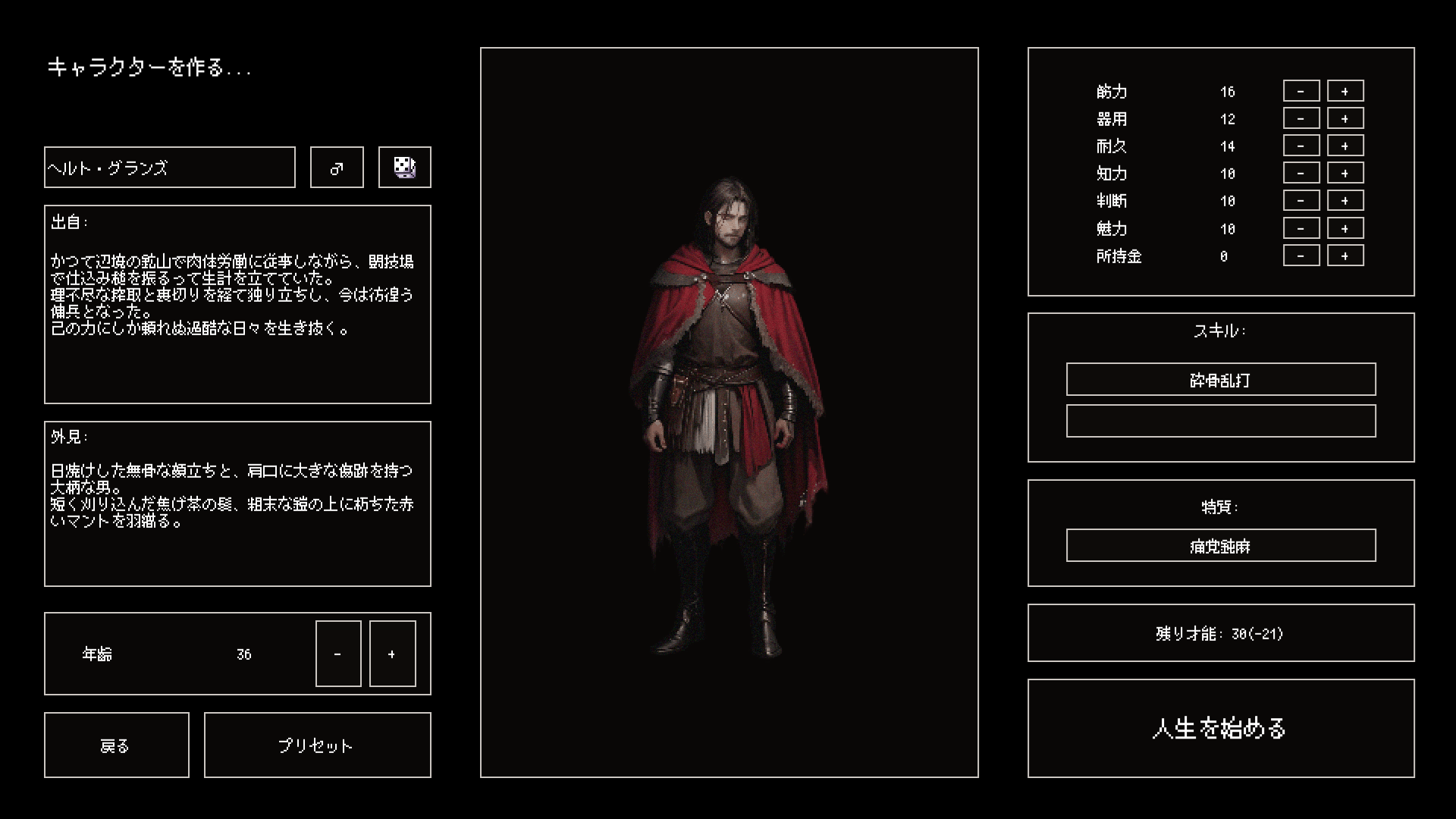Increase 筋力 strength with the plus button
The image size is (1456, 819).
tap(1345, 91)
